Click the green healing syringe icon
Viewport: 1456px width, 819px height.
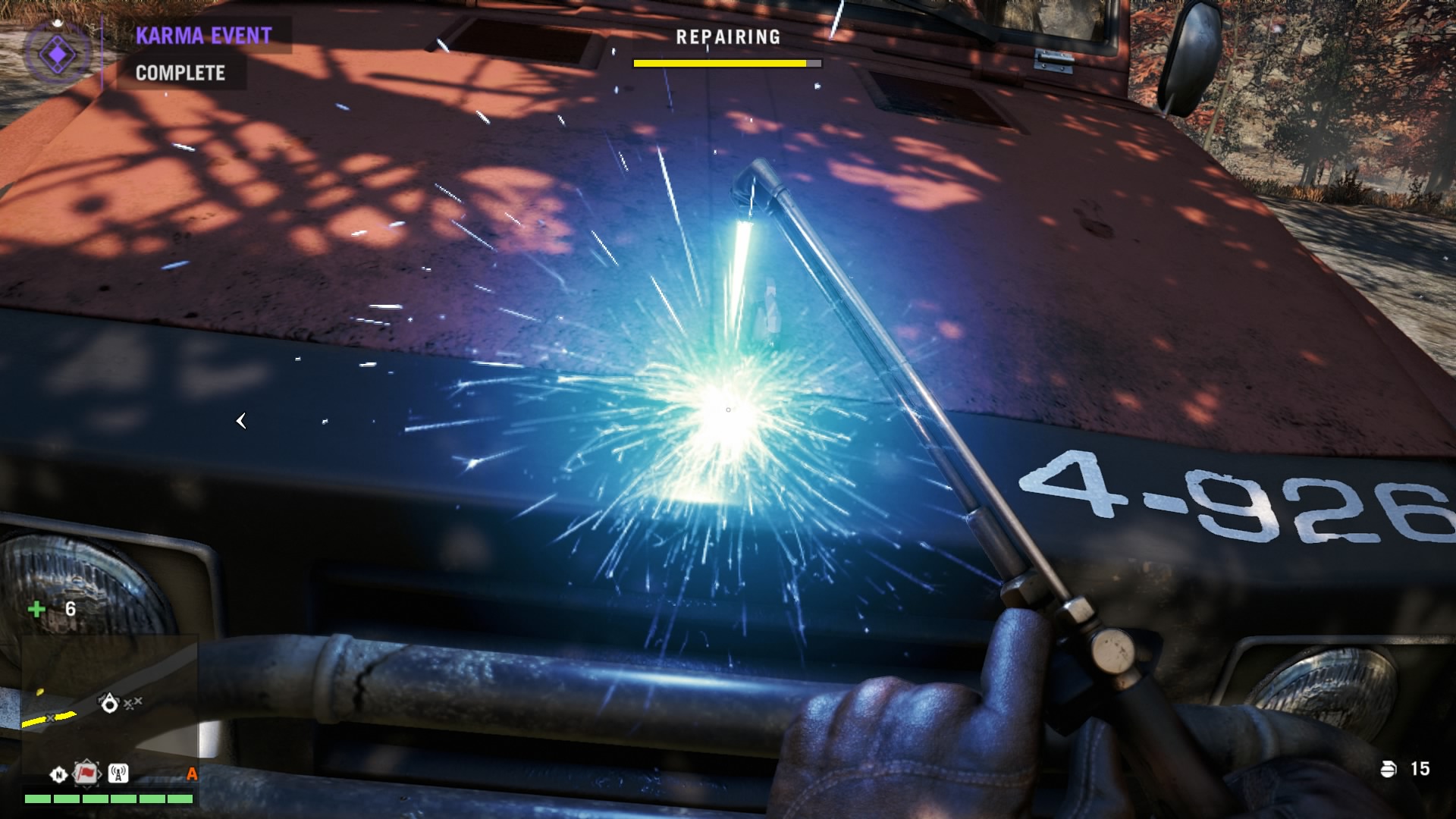36,609
